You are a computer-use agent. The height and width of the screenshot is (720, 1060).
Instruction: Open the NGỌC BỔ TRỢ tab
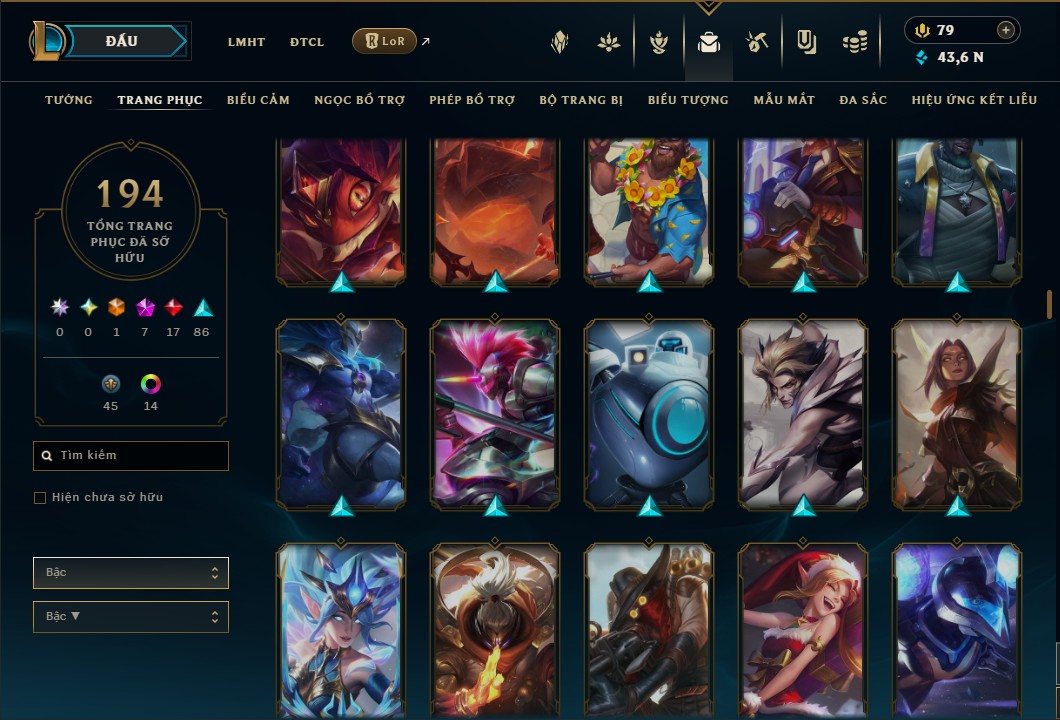click(359, 100)
